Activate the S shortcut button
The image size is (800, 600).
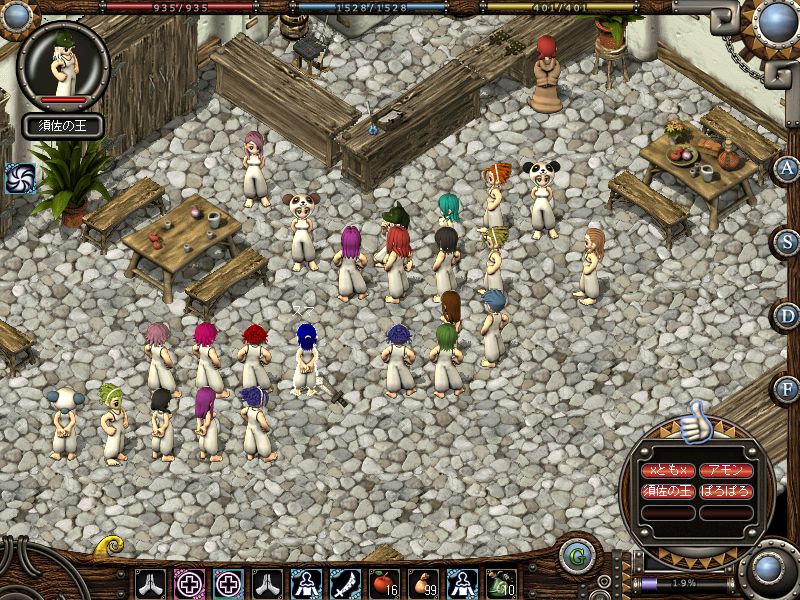coord(788,242)
